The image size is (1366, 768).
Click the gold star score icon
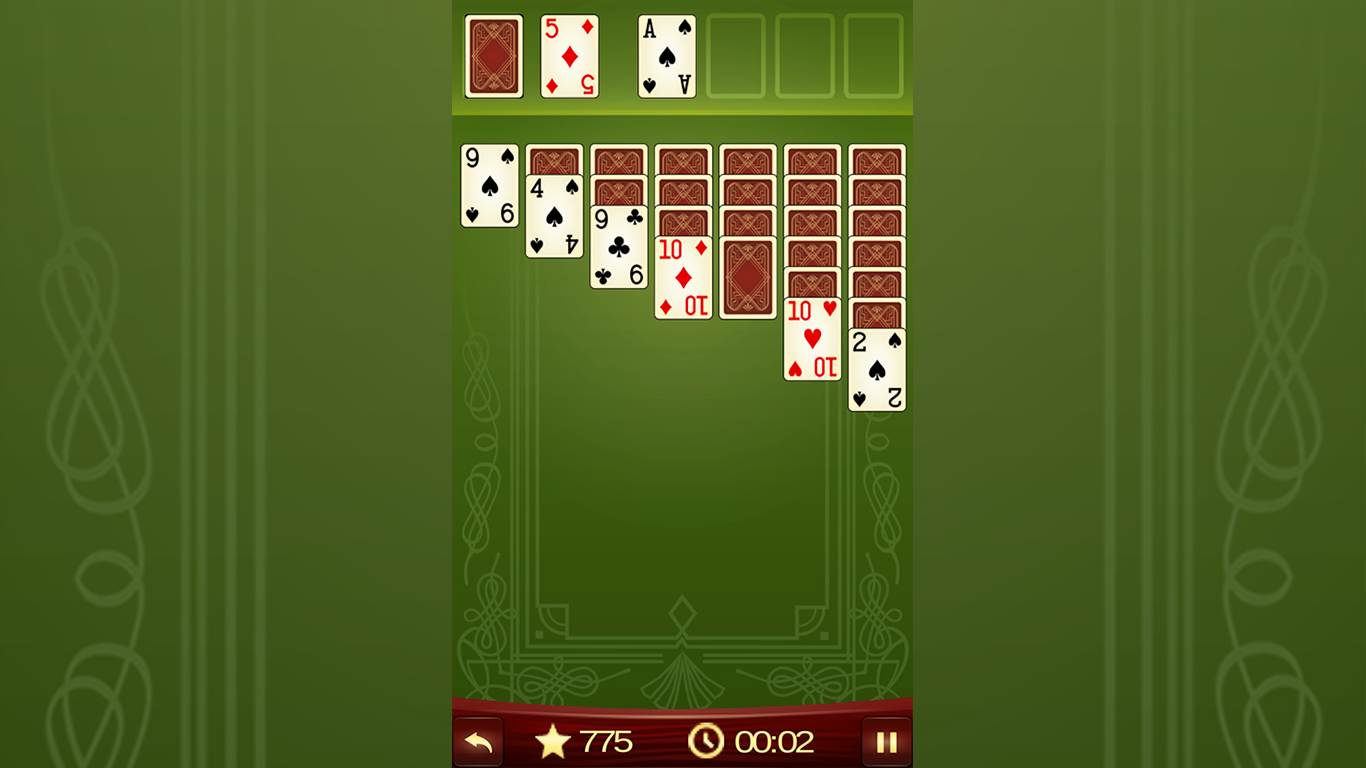[x=554, y=742]
